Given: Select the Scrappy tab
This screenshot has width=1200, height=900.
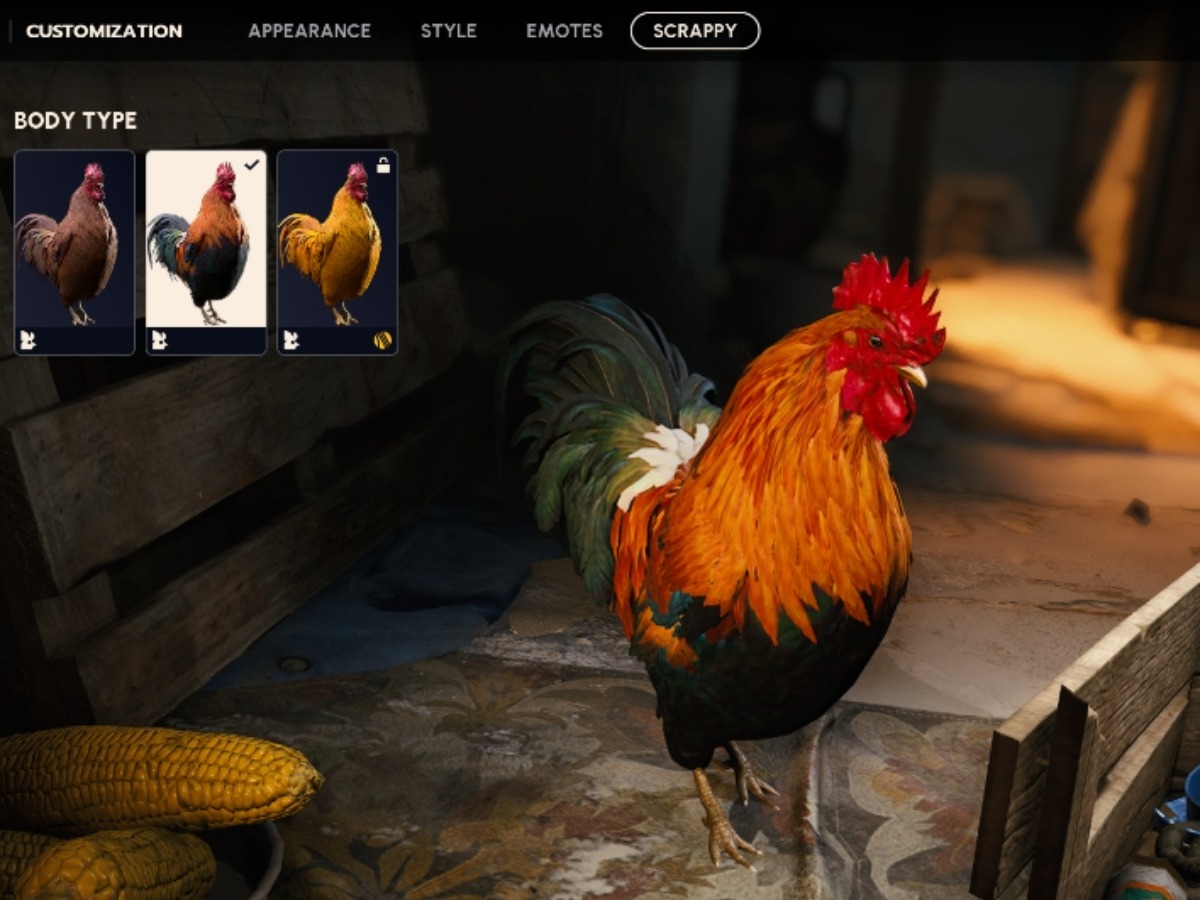Looking at the screenshot, I should pyautogui.click(x=694, y=31).
